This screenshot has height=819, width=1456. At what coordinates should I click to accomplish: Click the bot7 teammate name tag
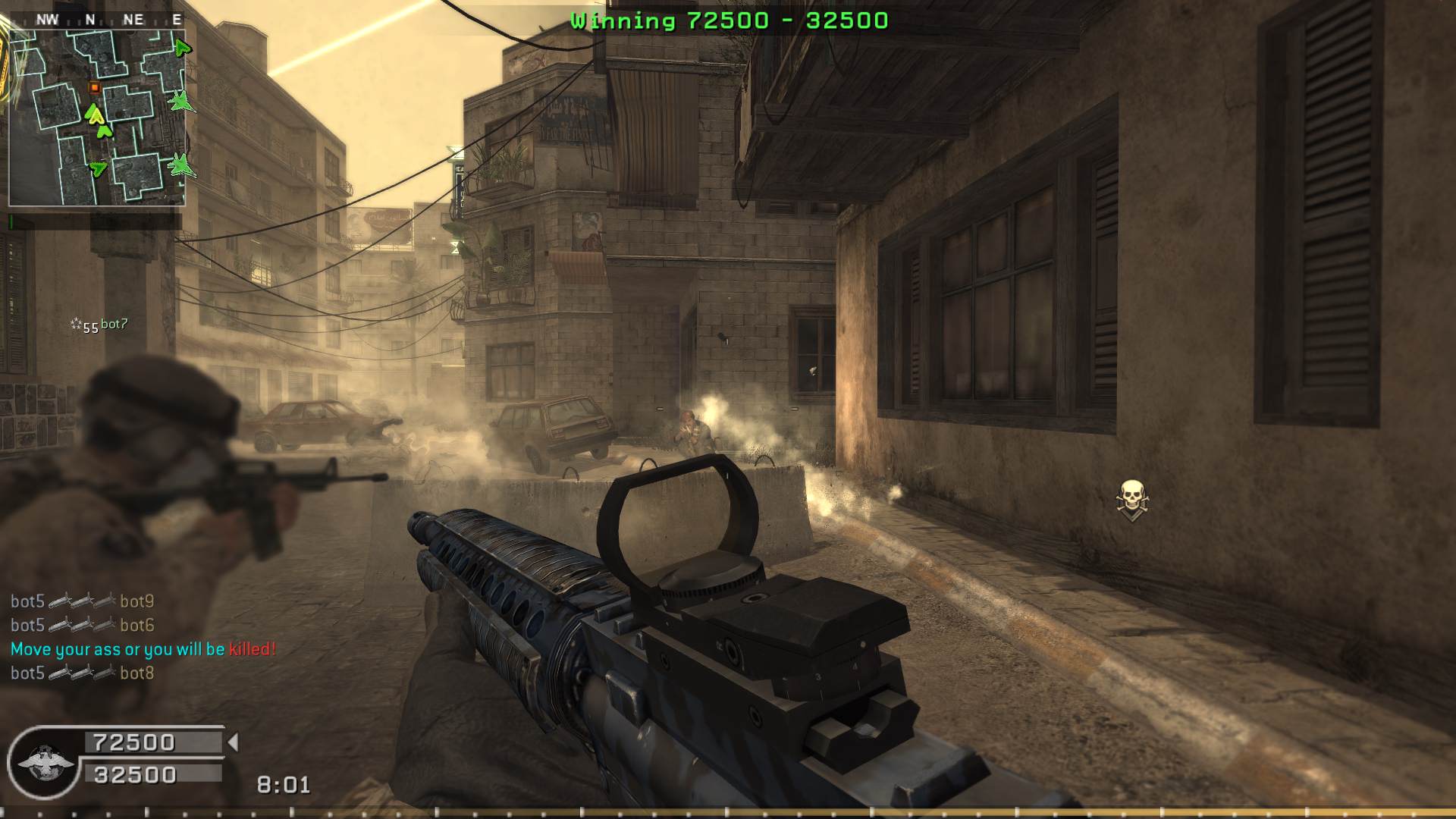coord(114,325)
